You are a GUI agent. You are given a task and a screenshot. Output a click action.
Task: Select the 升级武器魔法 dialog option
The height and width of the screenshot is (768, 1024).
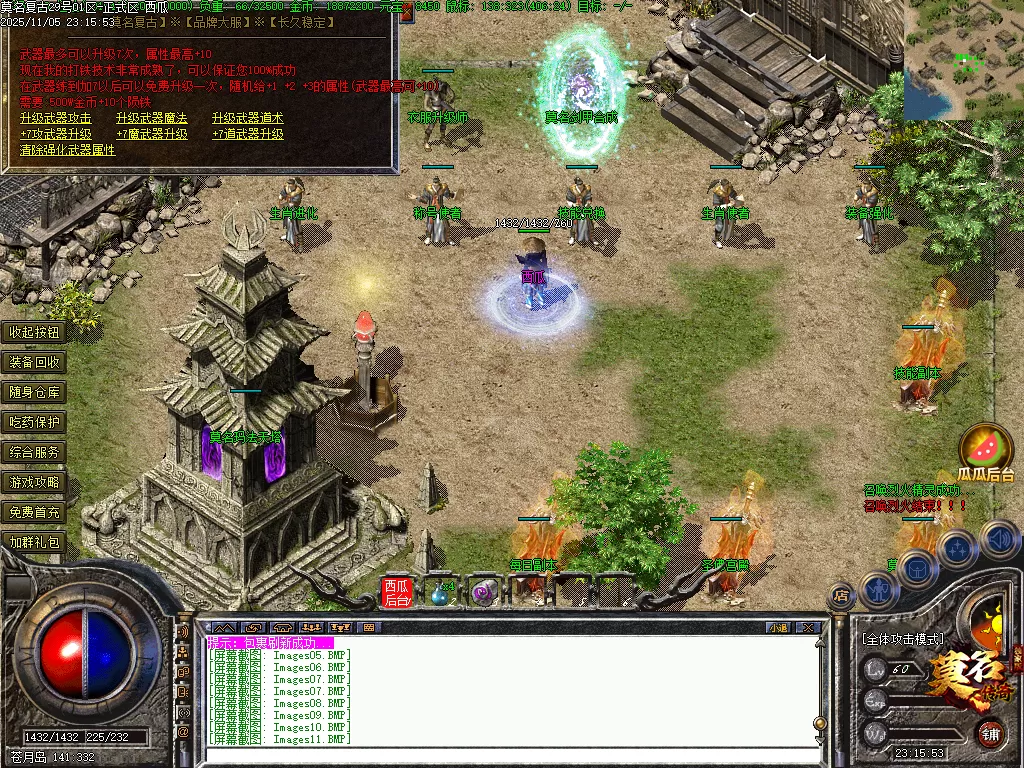coord(151,118)
